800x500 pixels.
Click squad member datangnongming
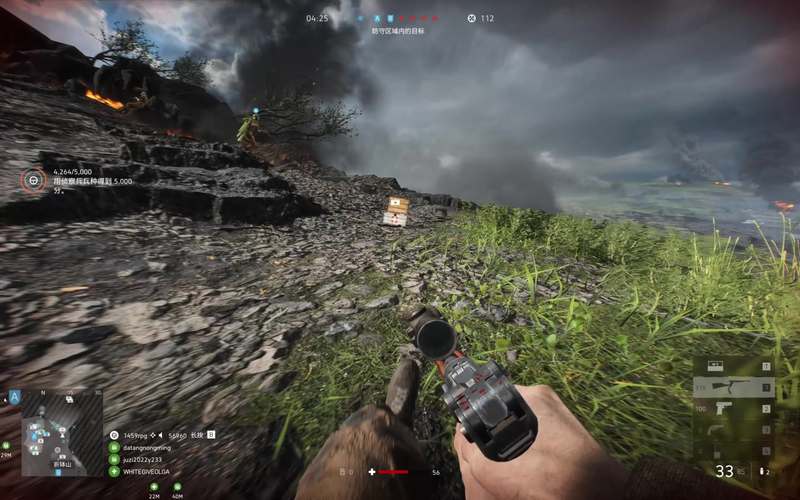[150, 447]
